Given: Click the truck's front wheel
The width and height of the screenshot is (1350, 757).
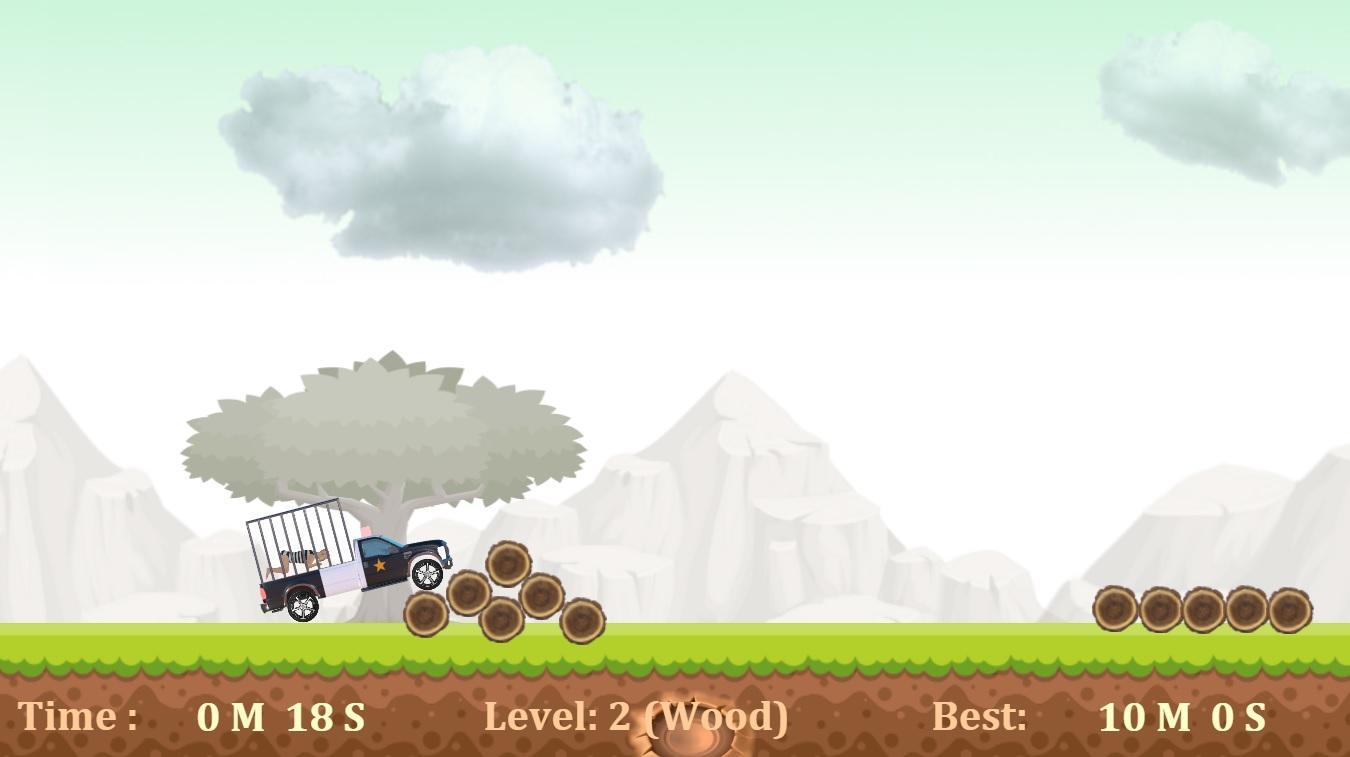Looking at the screenshot, I should pyautogui.click(x=426, y=573).
